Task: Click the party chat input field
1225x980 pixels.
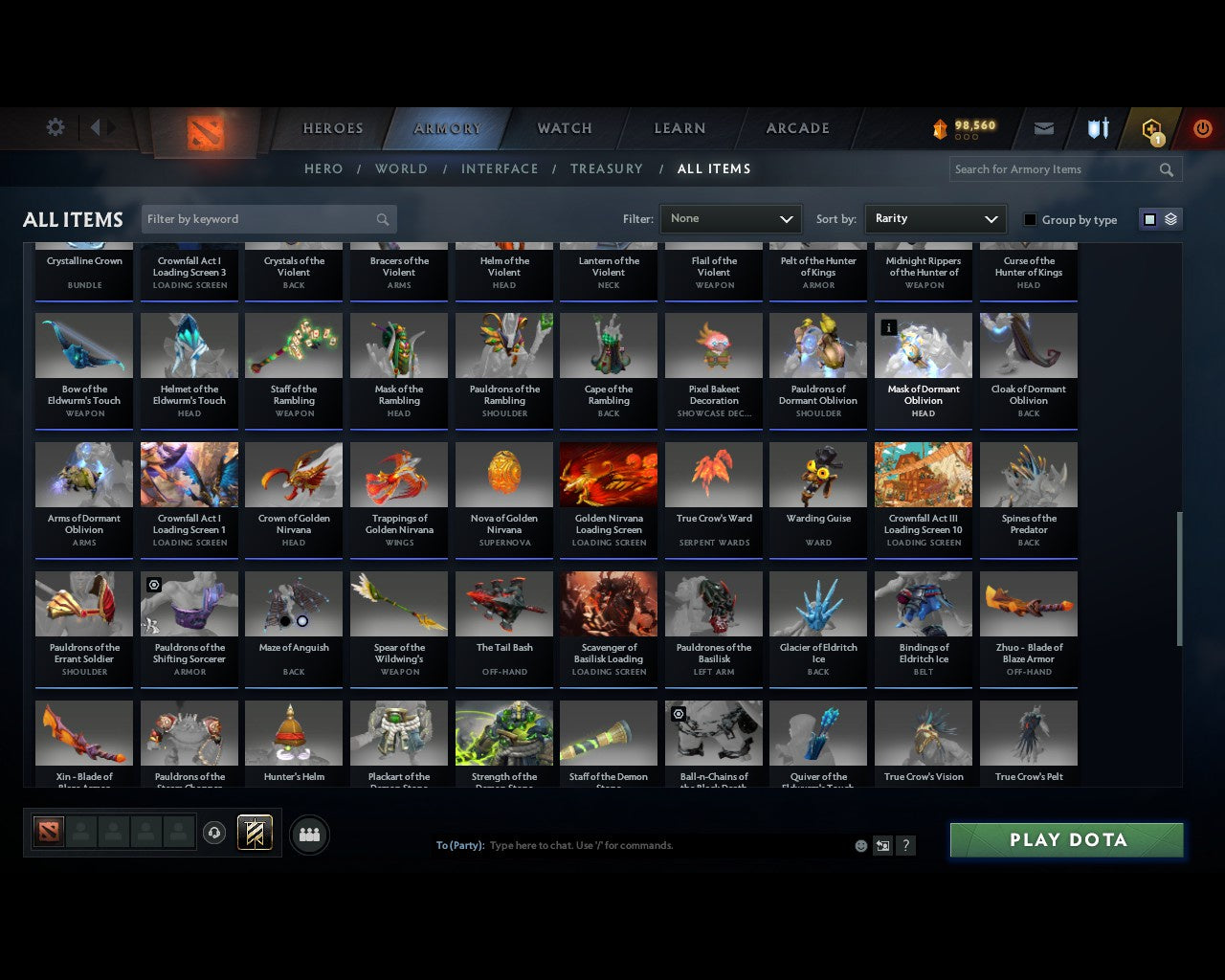Action: 622,845
